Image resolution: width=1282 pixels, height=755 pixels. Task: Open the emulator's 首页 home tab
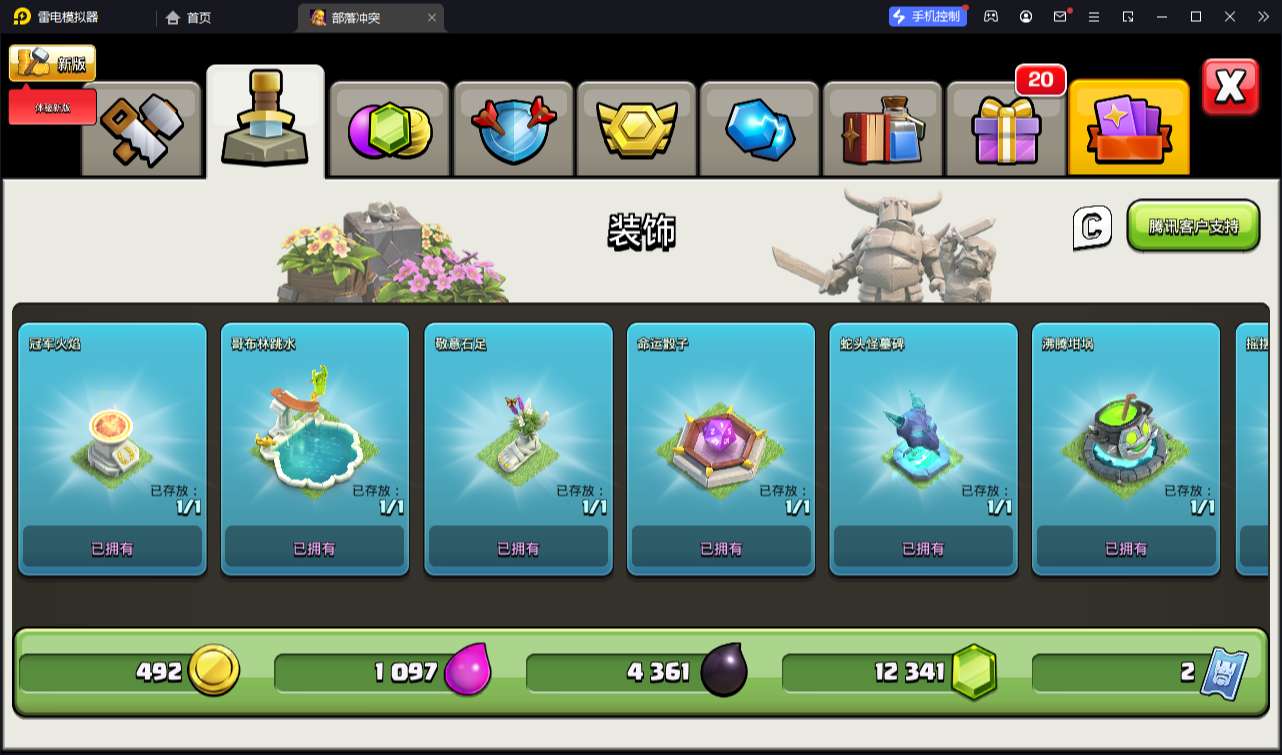(189, 17)
